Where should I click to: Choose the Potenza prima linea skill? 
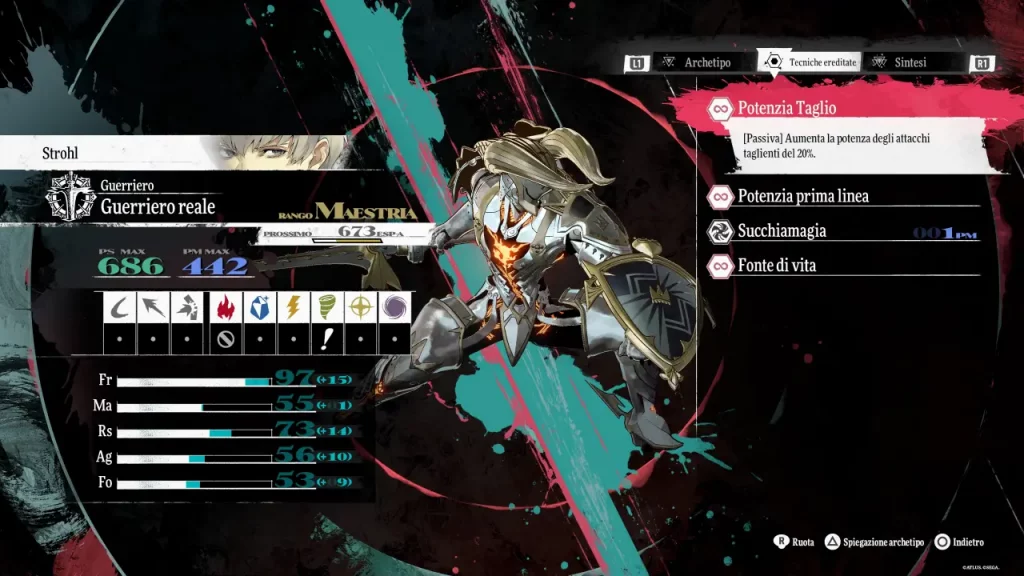click(802, 196)
